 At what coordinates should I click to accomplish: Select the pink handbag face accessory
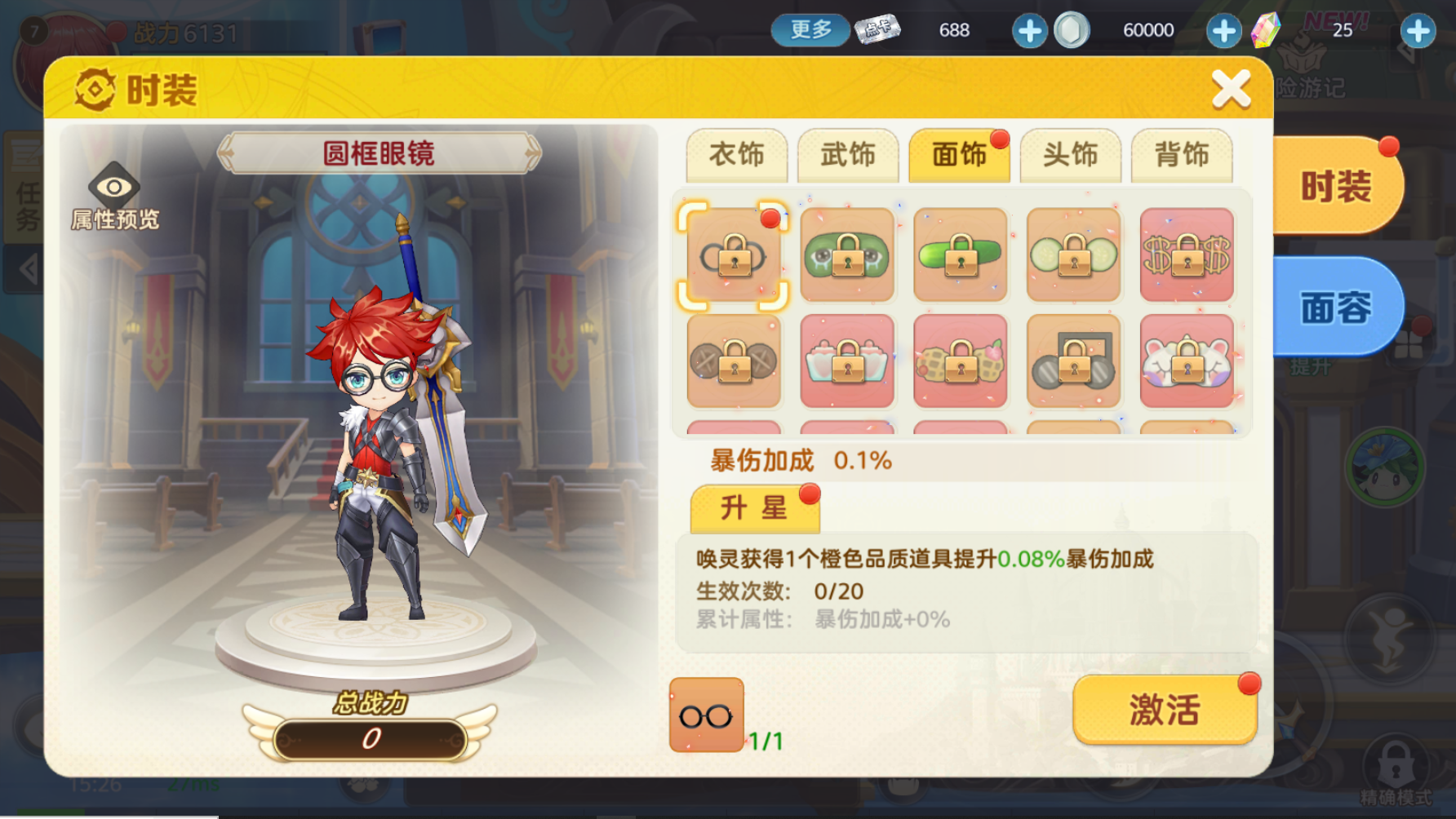tap(847, 362)
